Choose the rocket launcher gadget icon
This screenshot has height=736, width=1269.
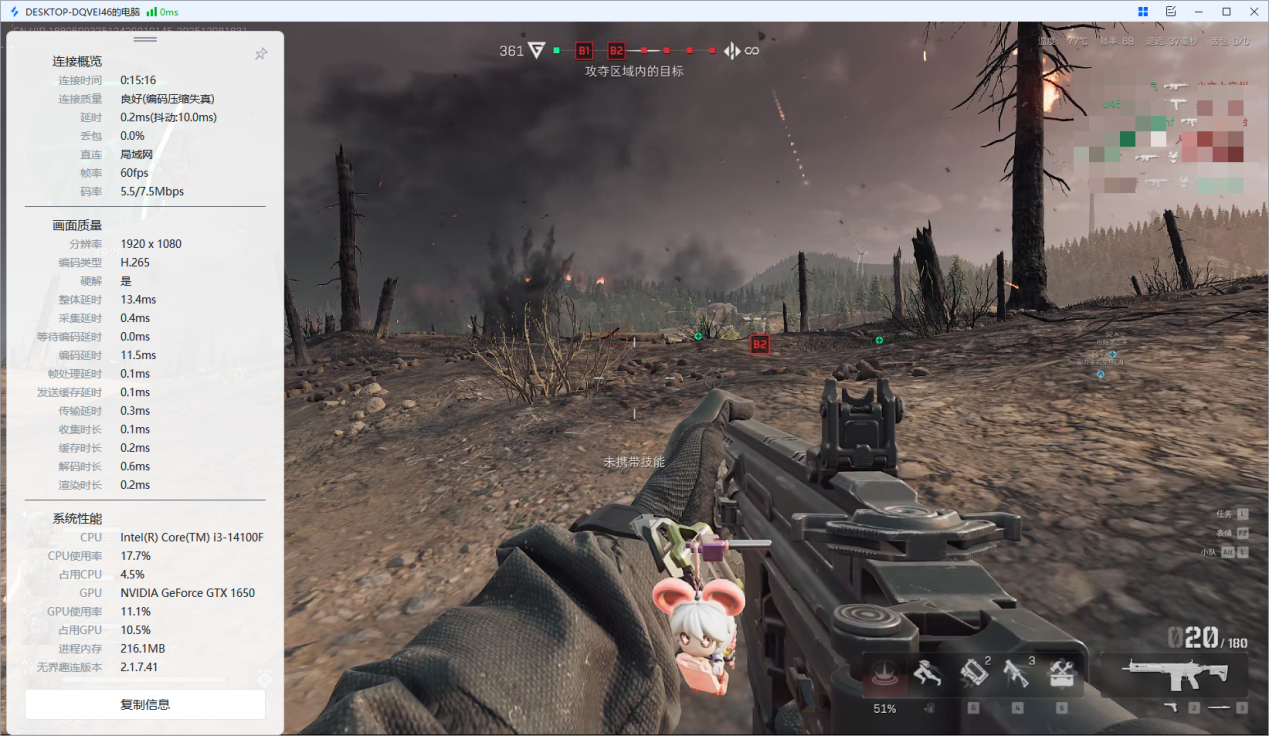pos(1017,674)
